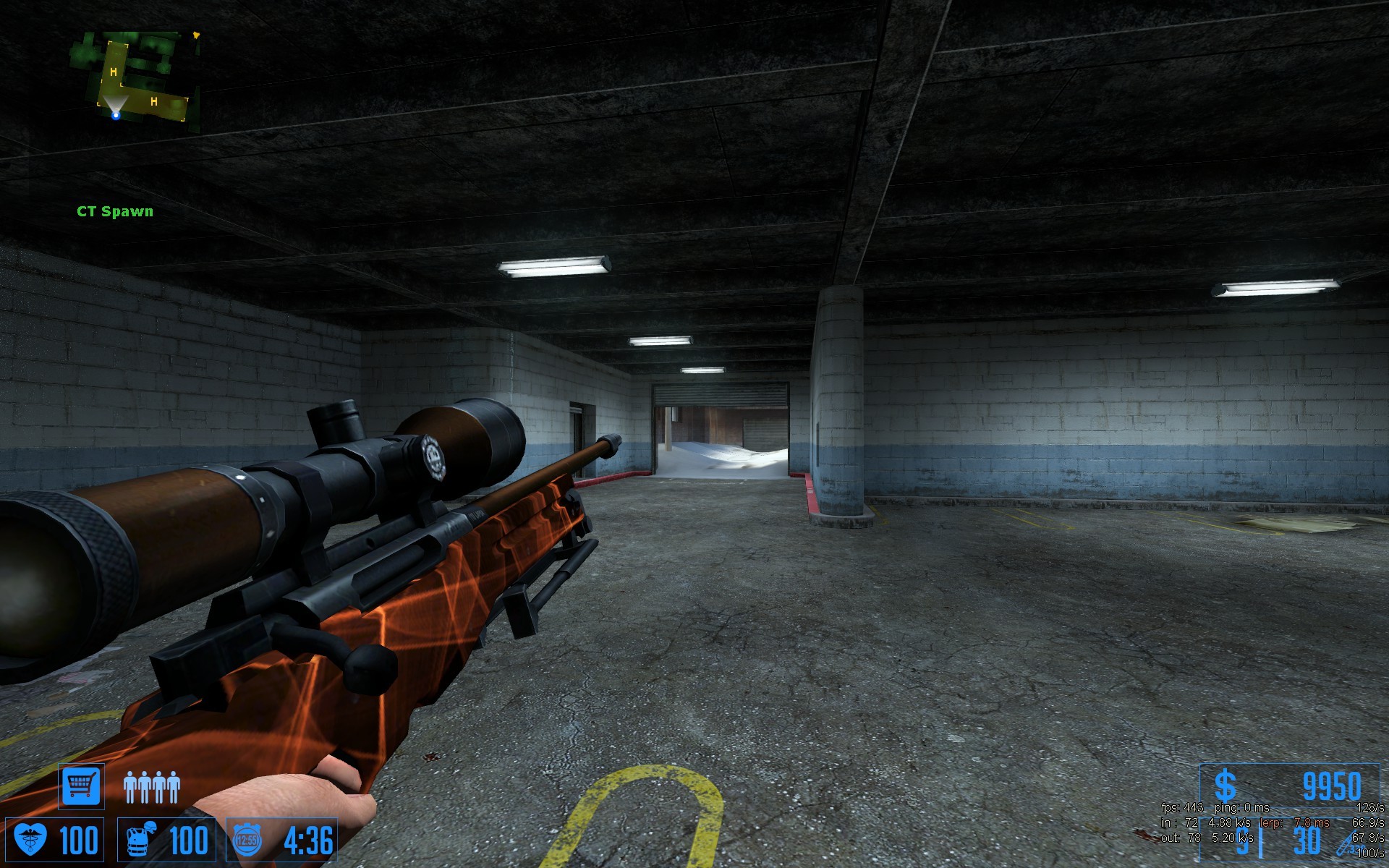Select the armor vest and helmet icon
The height and width of the screenshot is (868, 1389).
(140, 840)
